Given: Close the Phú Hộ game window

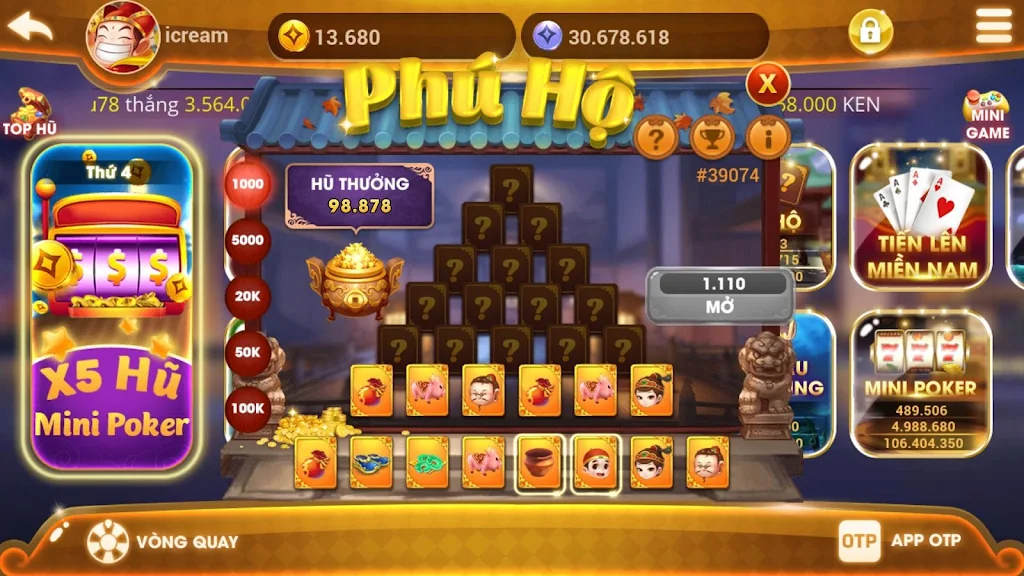Looking at the screenshot, I should [x=768, y=84].
